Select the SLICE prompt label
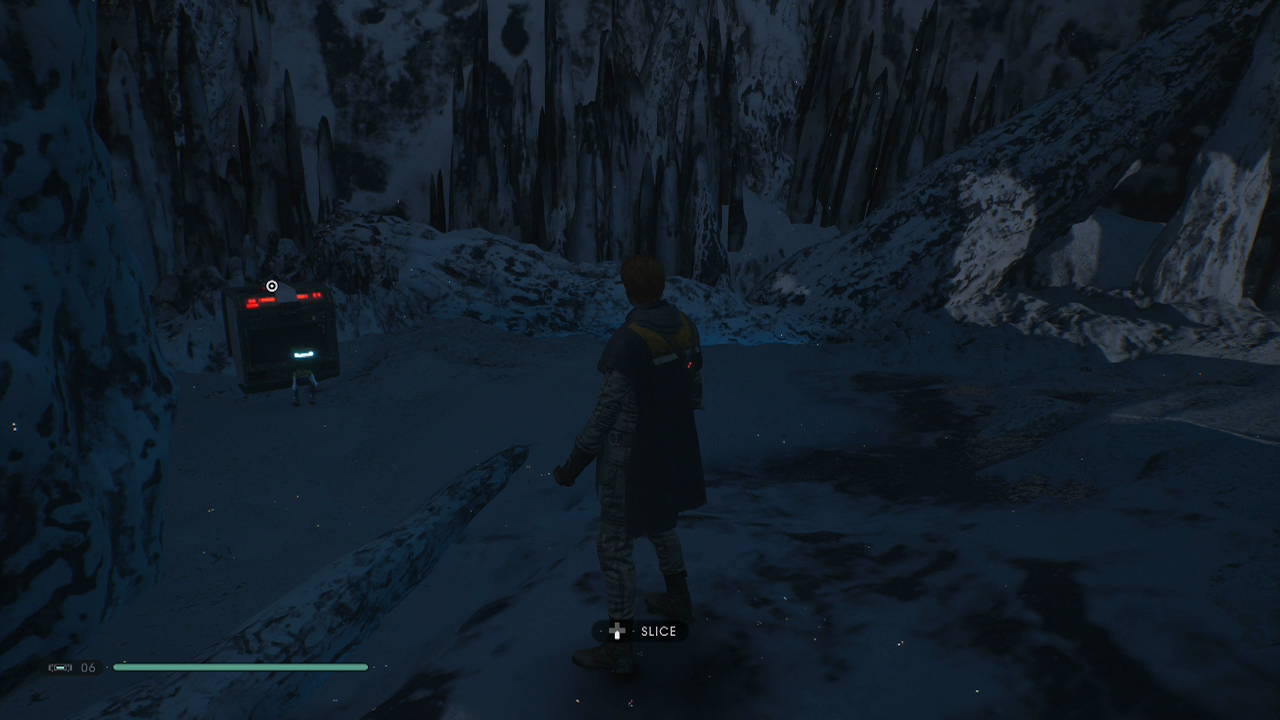Viewport: 1280px width, 720px height. click(x=659, y=631)
